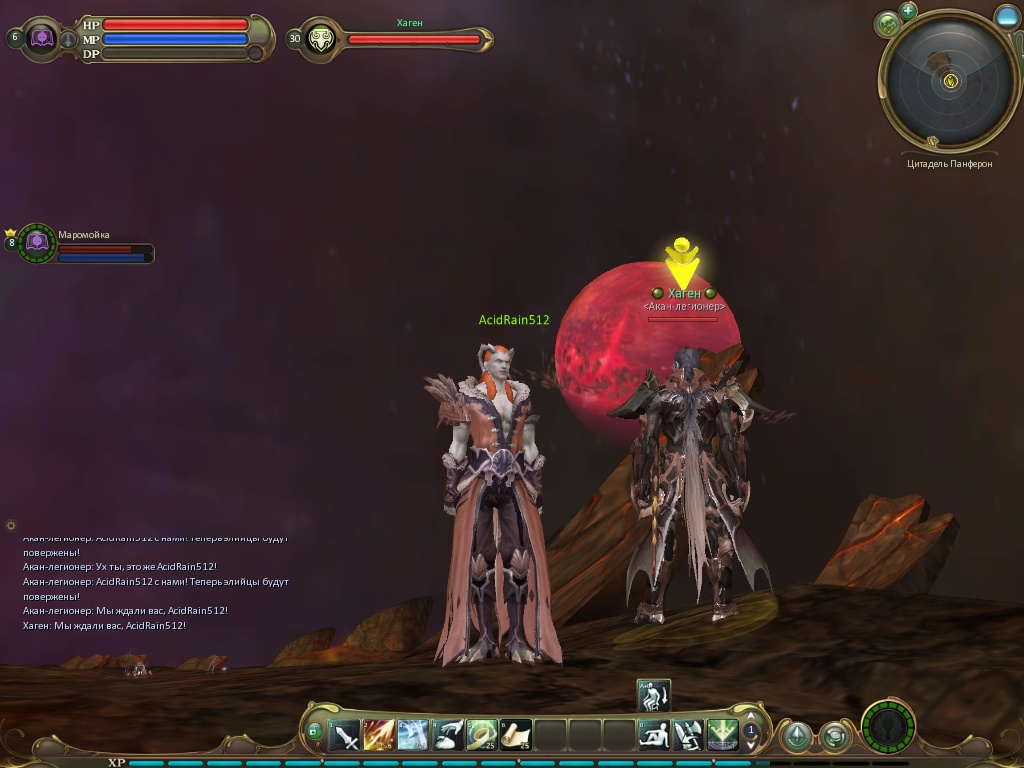This screenshot has height=768, width=1024.
Task: Toggle the green hotbar lock button
Action: [315, 732]
